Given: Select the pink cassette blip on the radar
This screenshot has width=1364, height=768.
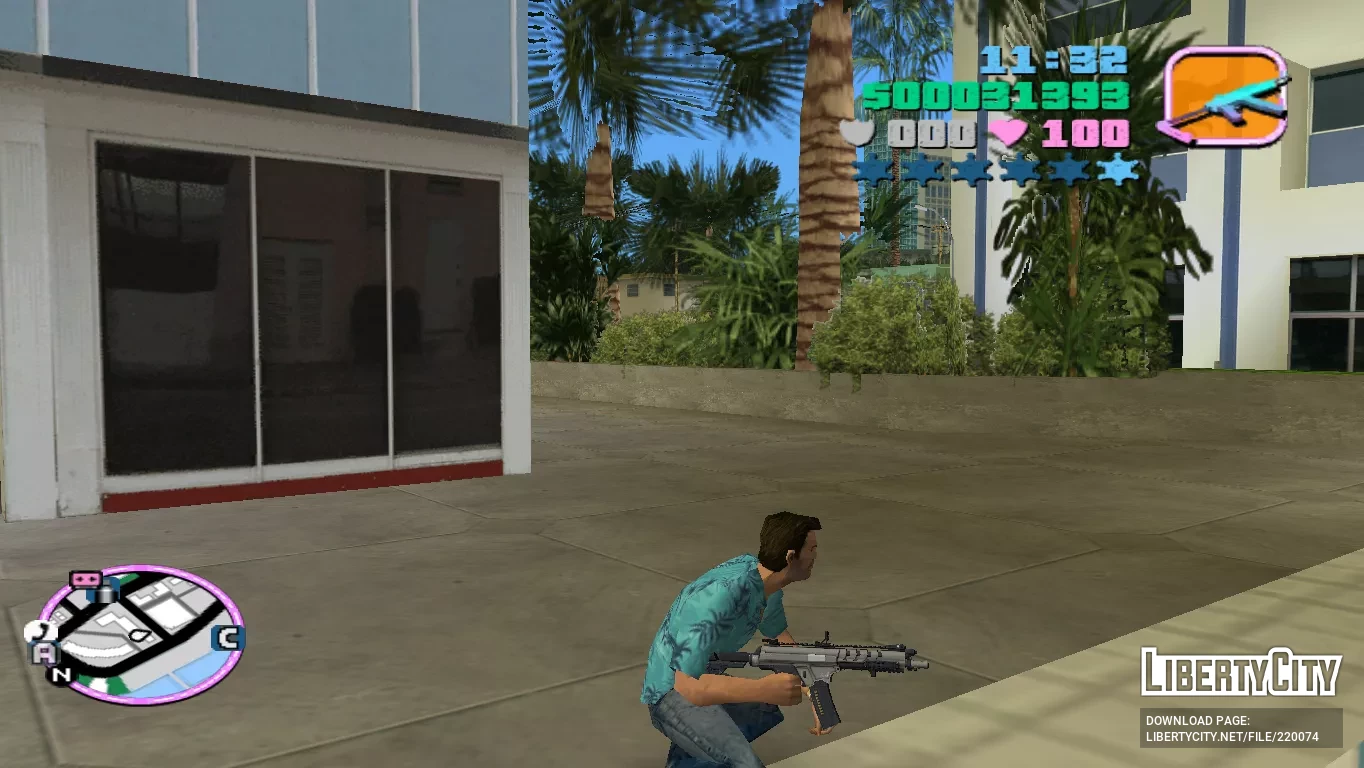Looking at the screenshot, I should point(85,579).
